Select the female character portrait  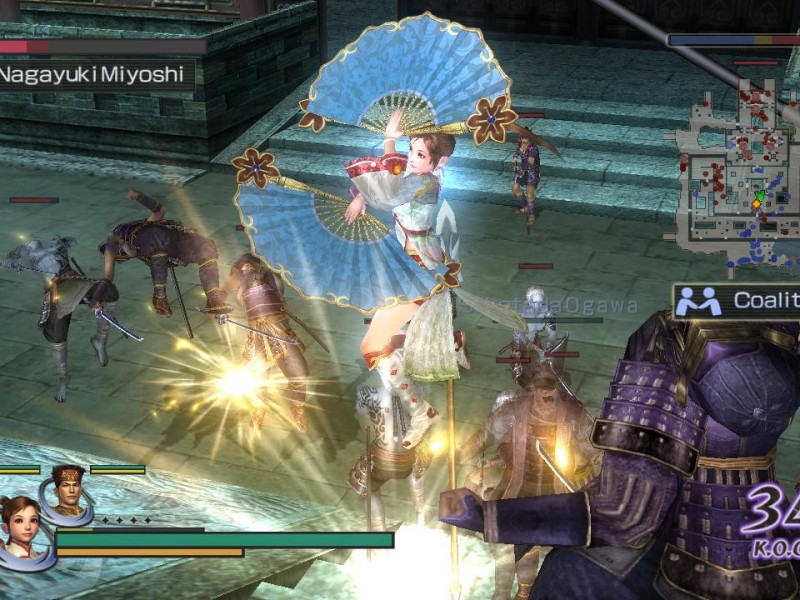tap(22, 528)
